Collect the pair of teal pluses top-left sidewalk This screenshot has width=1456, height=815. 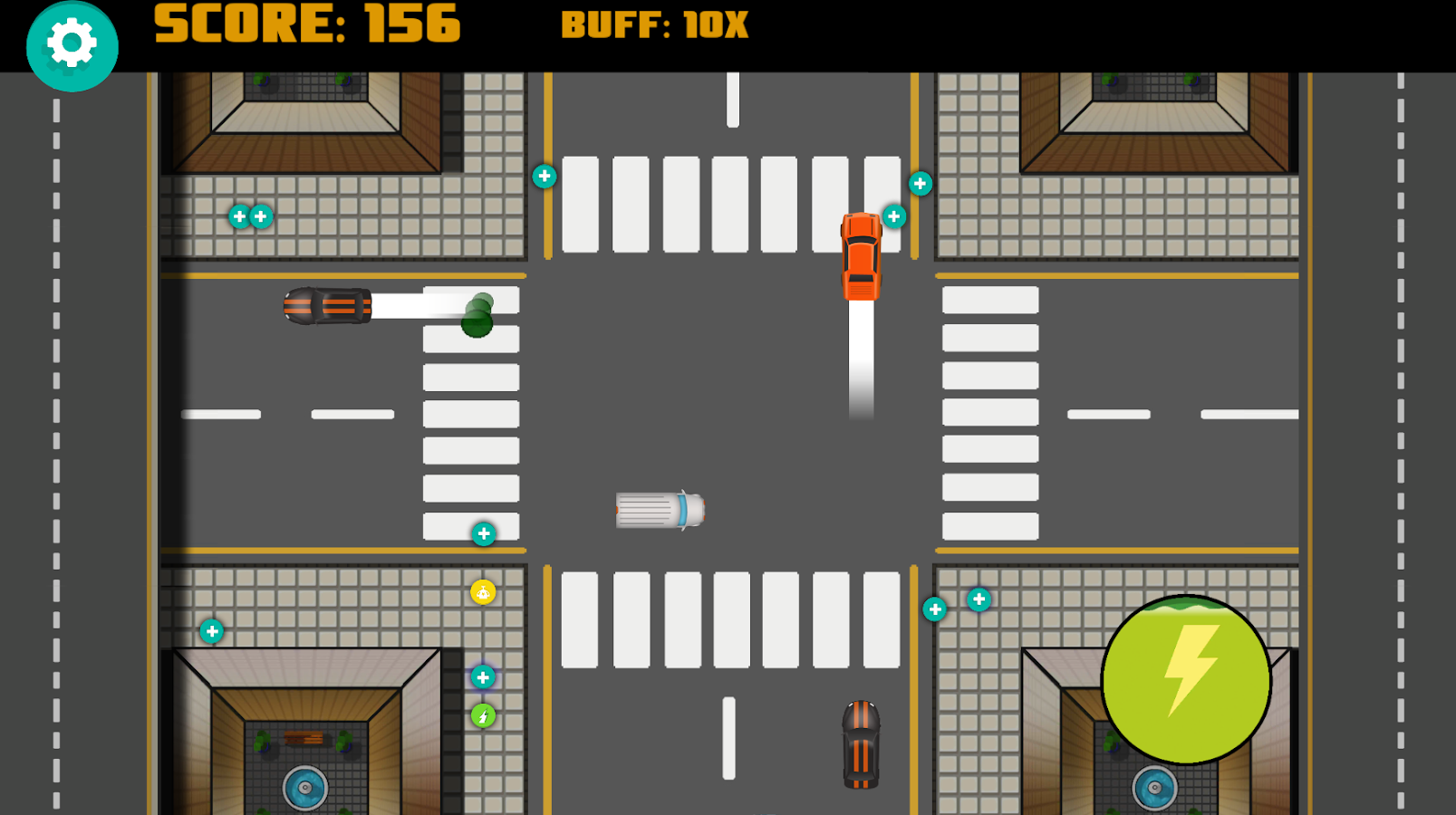250,216
